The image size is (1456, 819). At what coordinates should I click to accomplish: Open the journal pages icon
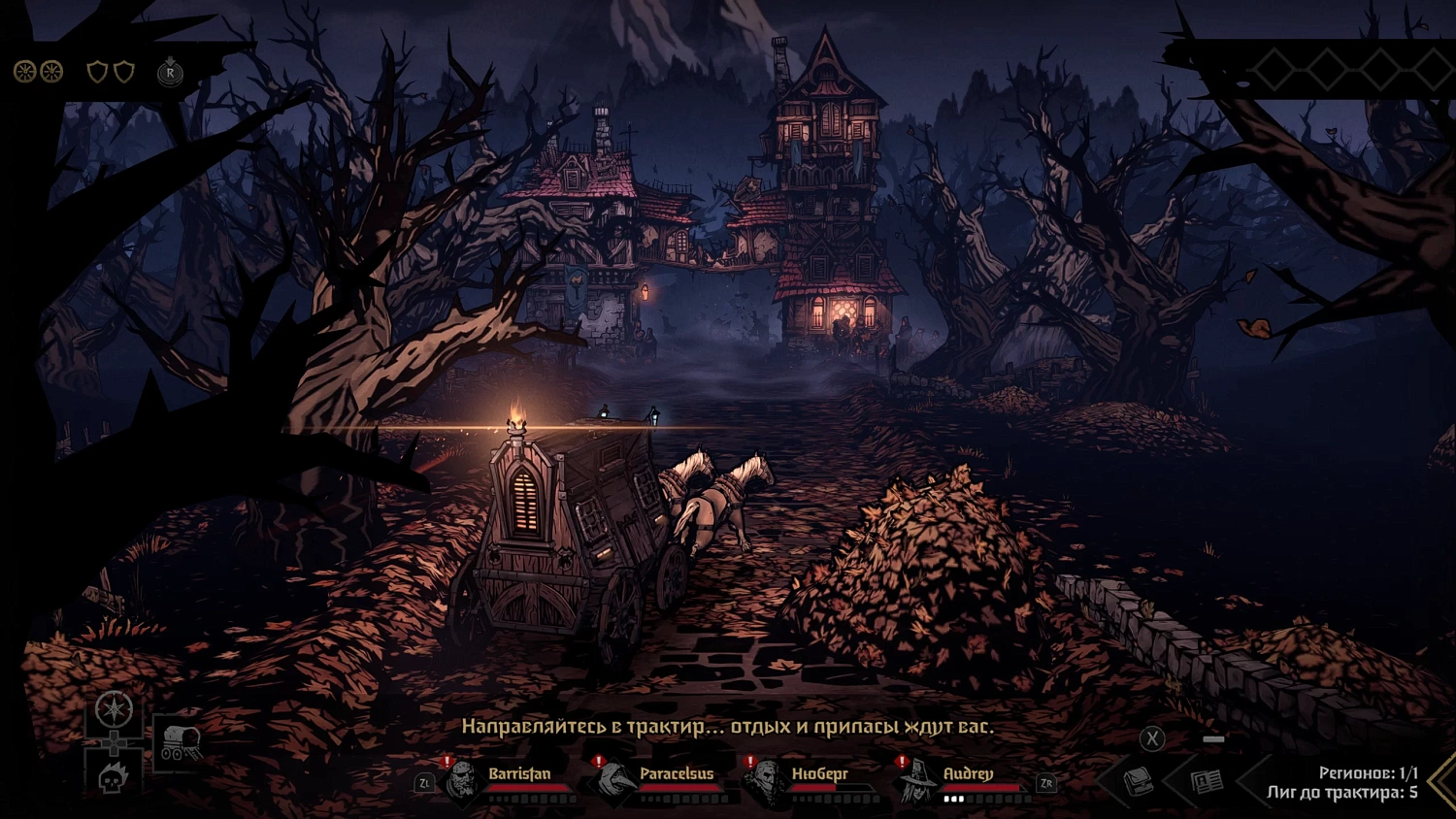pos(1207,781)
